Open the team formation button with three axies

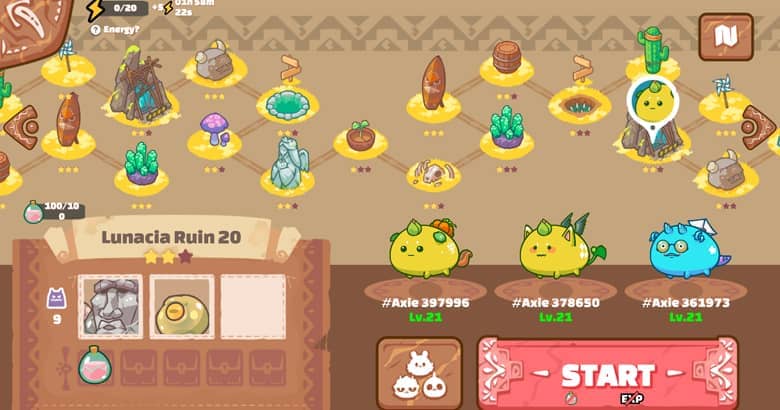pyautogui.click(x=419, y=374)
